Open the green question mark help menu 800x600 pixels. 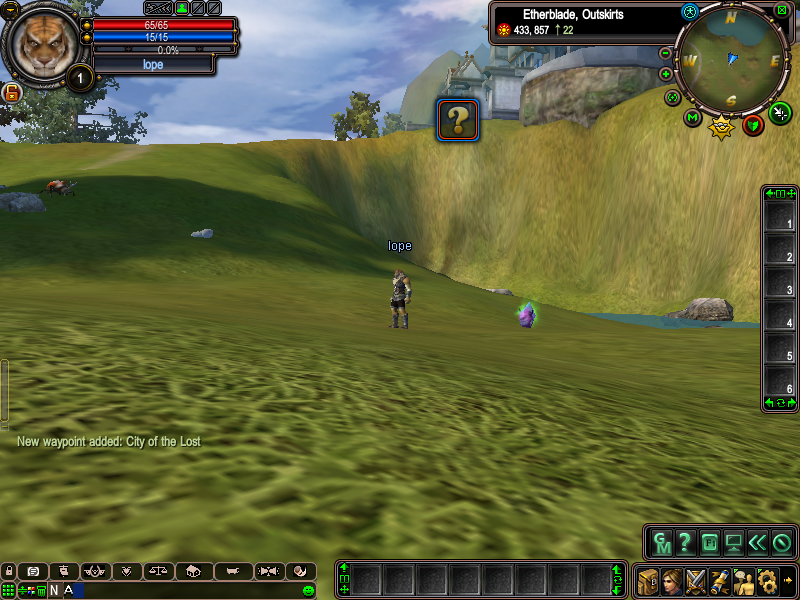[685, 543]
